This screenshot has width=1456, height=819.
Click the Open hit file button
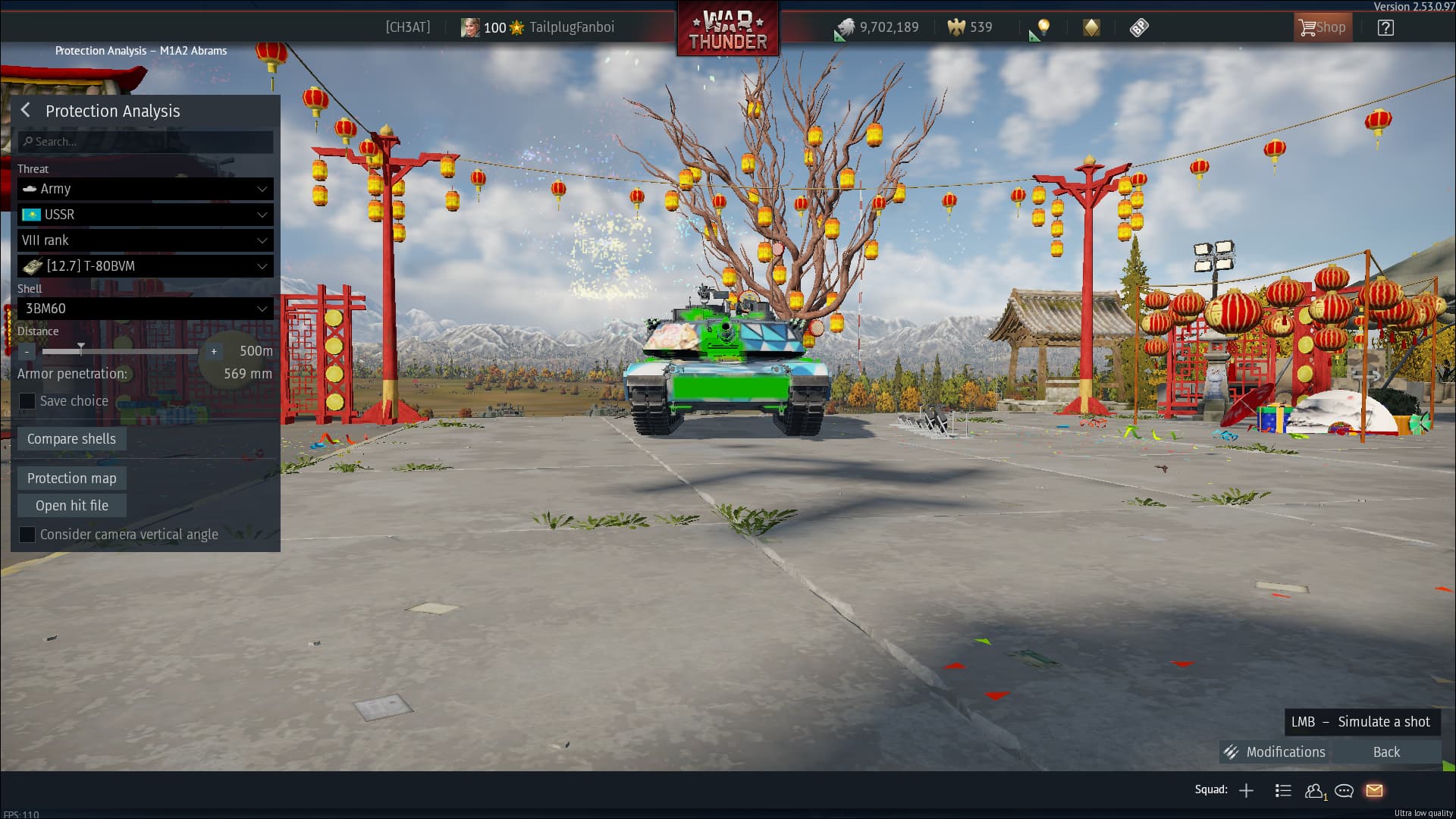pyautogui.click(x=71, y=506)
